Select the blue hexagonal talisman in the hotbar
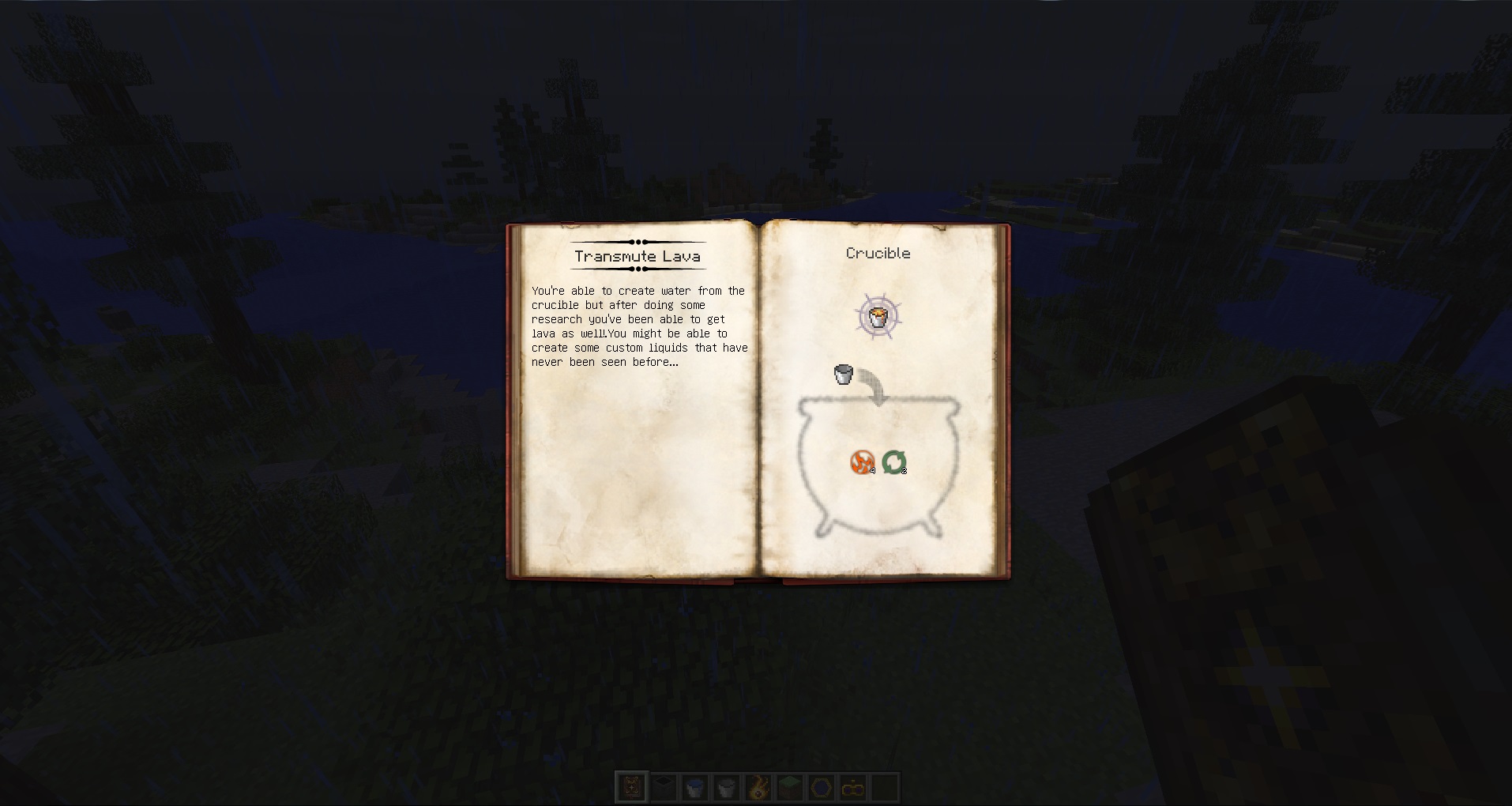1512x806 pixels. (x=822, y=787)
